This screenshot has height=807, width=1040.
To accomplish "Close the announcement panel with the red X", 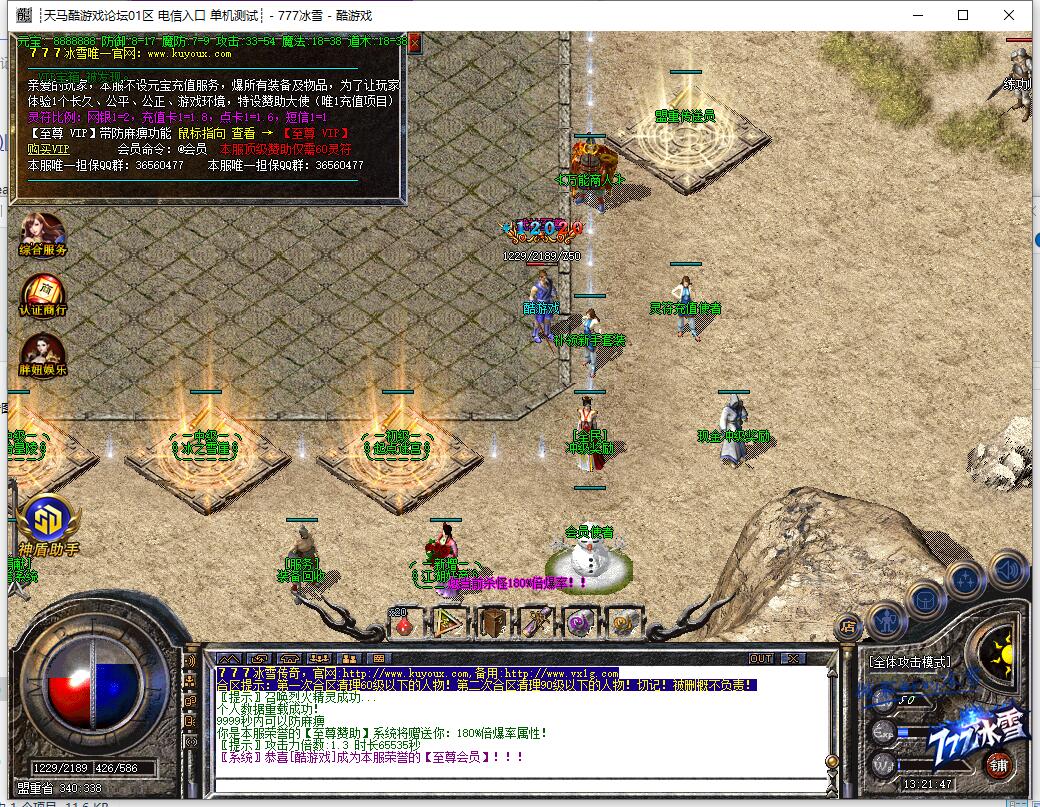I will pyautogui.click(x=415, y=42).
